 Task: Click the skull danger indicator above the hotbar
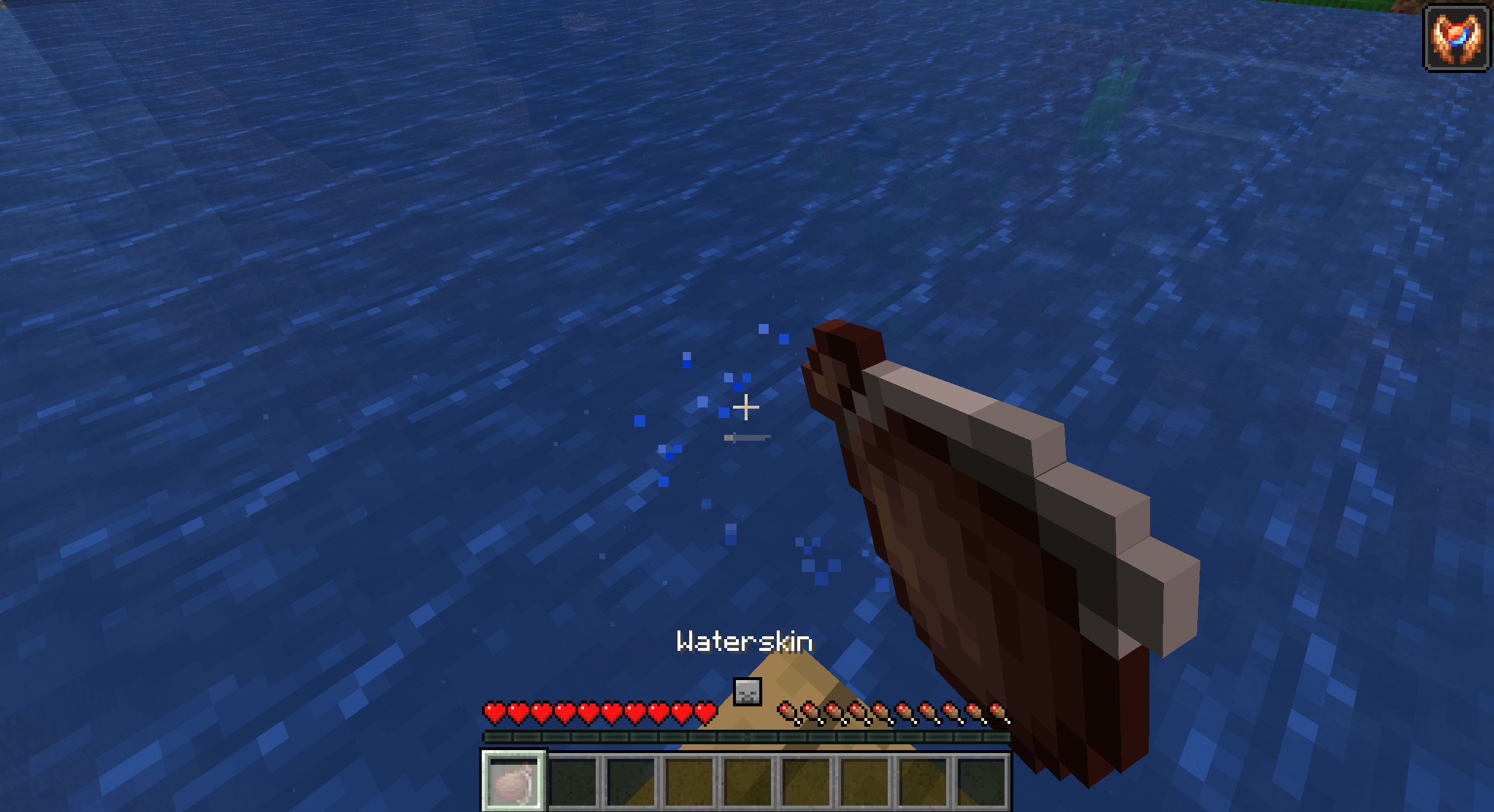click(x=748, y=691)
